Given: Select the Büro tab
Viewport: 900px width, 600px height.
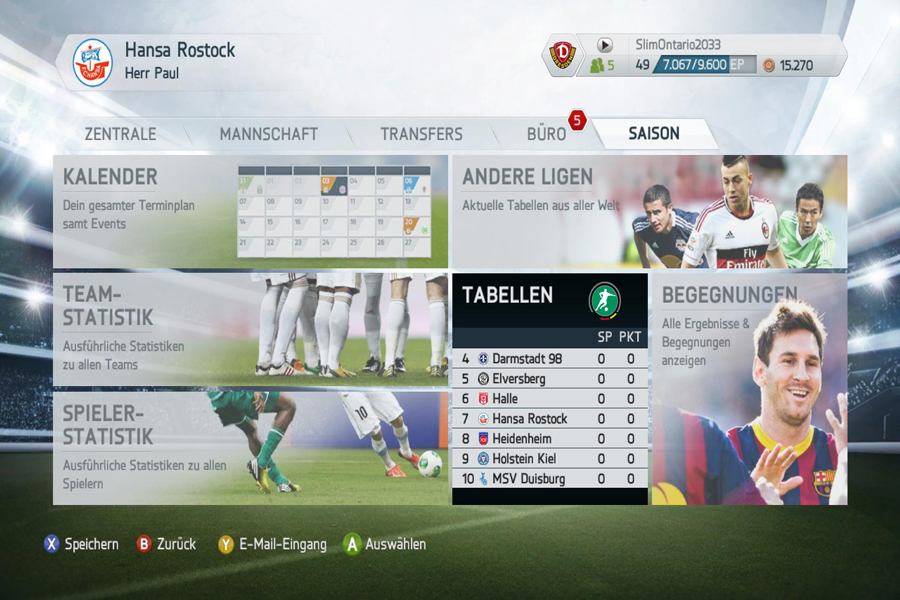Looking at the screenshot, I should pyautogui.click(x=546, y=134).
